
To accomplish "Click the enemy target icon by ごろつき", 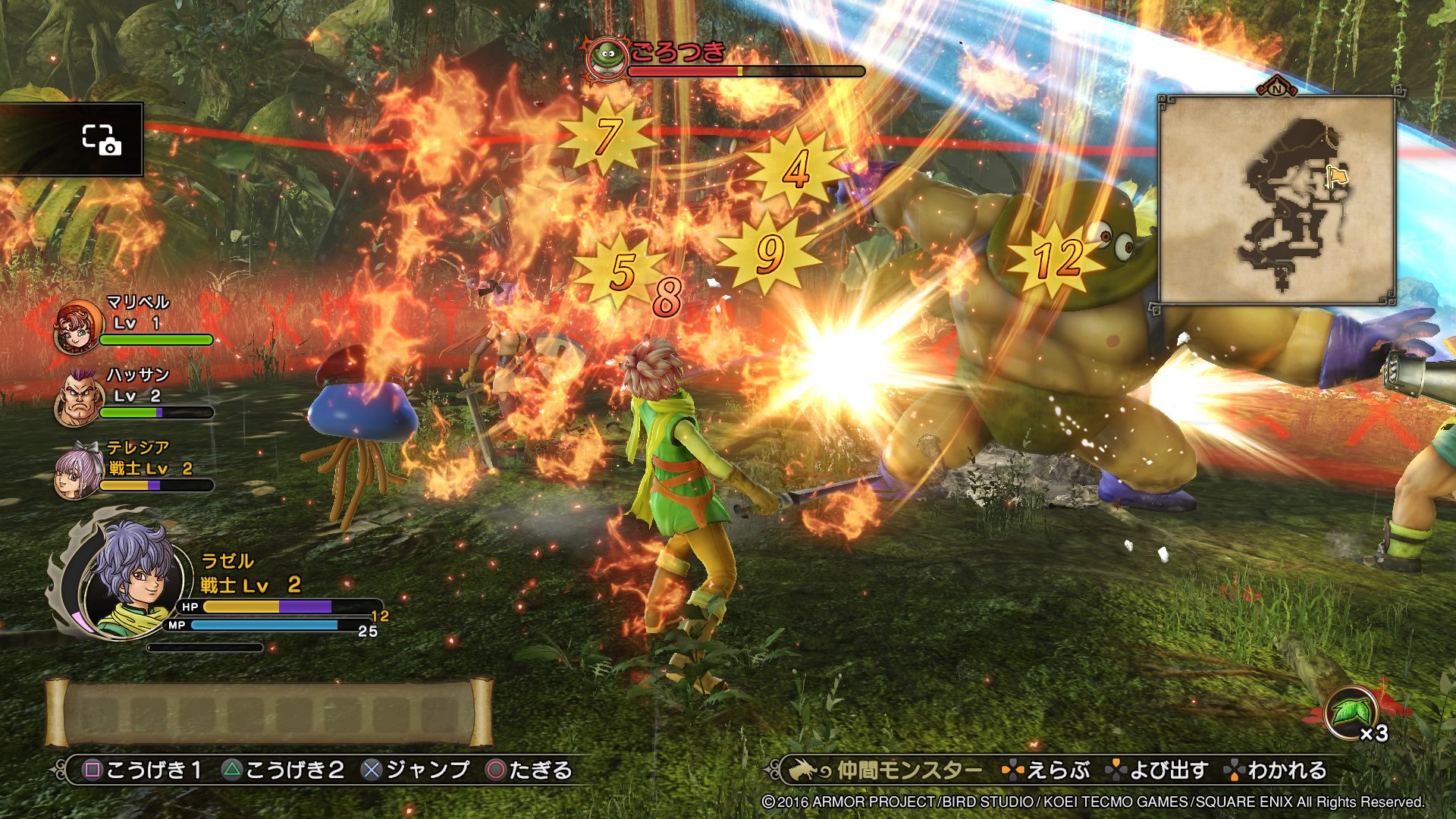I will coord(607,57).
